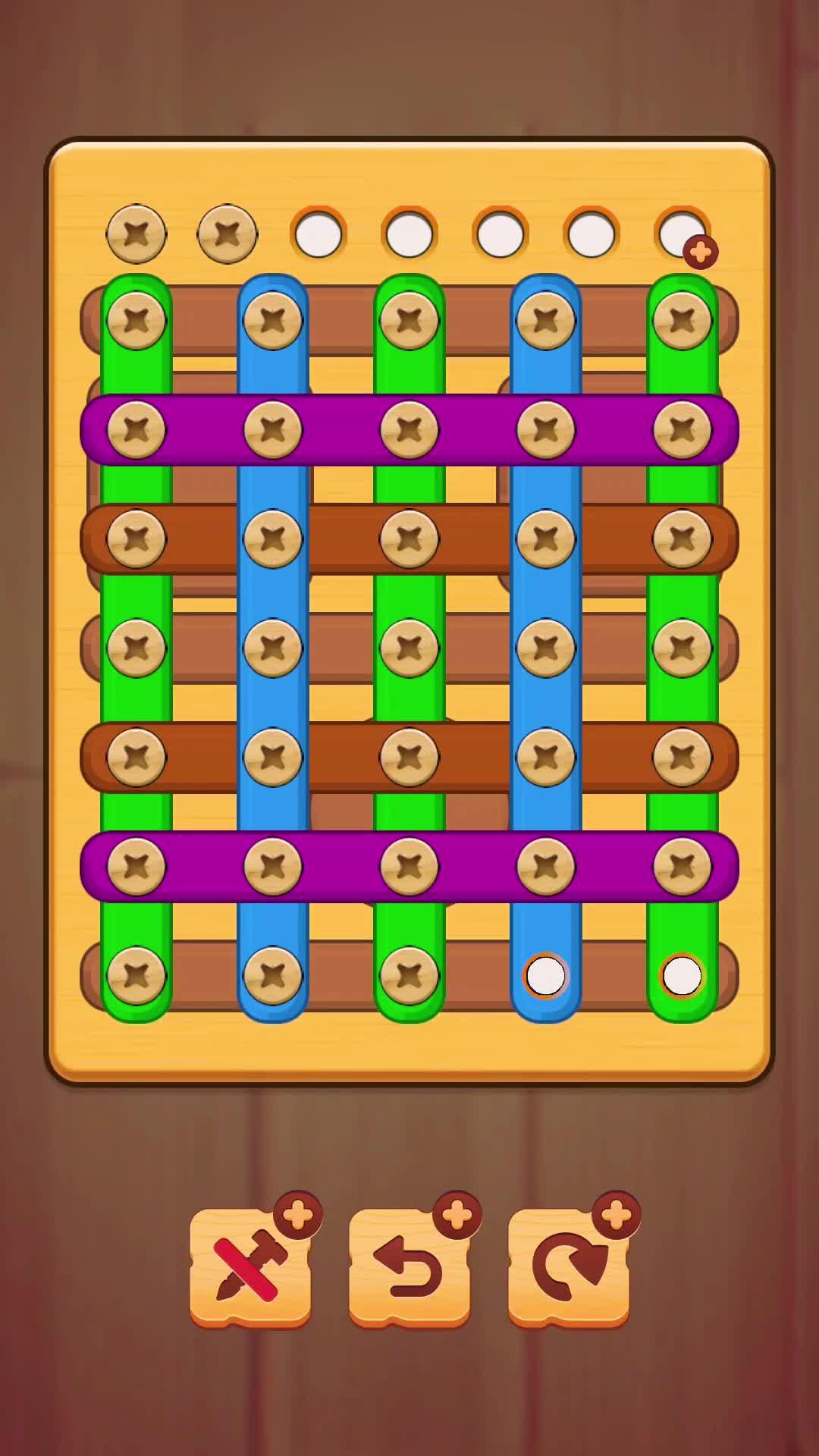Restart the level with the circular arrow
Image resolution: width=819 pixels, height=1456 pixels.
pos(569,1268)
